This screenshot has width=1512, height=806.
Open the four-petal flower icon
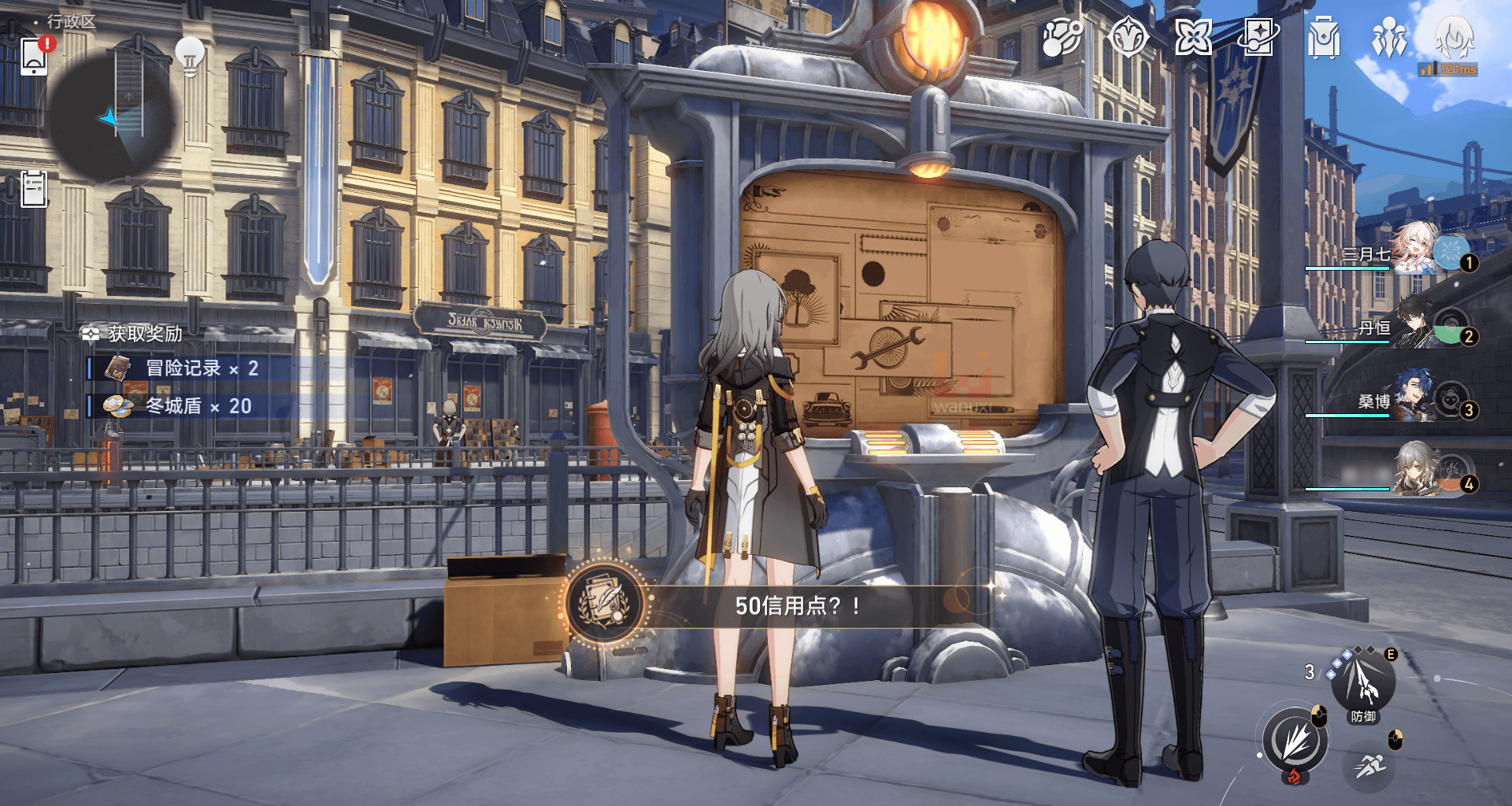(x=1193, y=38)
